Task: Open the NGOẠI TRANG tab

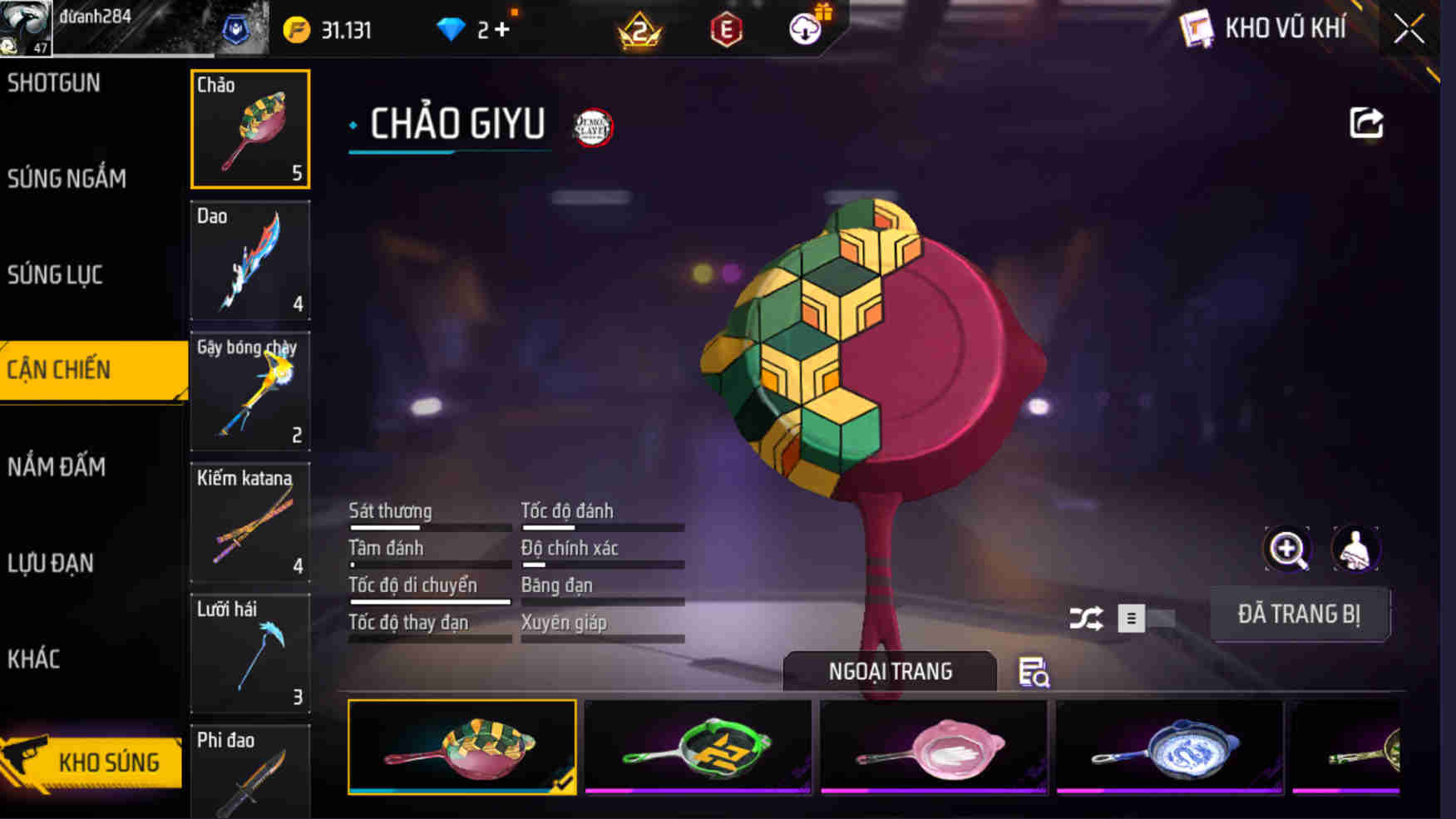Action: pos(888,672)
